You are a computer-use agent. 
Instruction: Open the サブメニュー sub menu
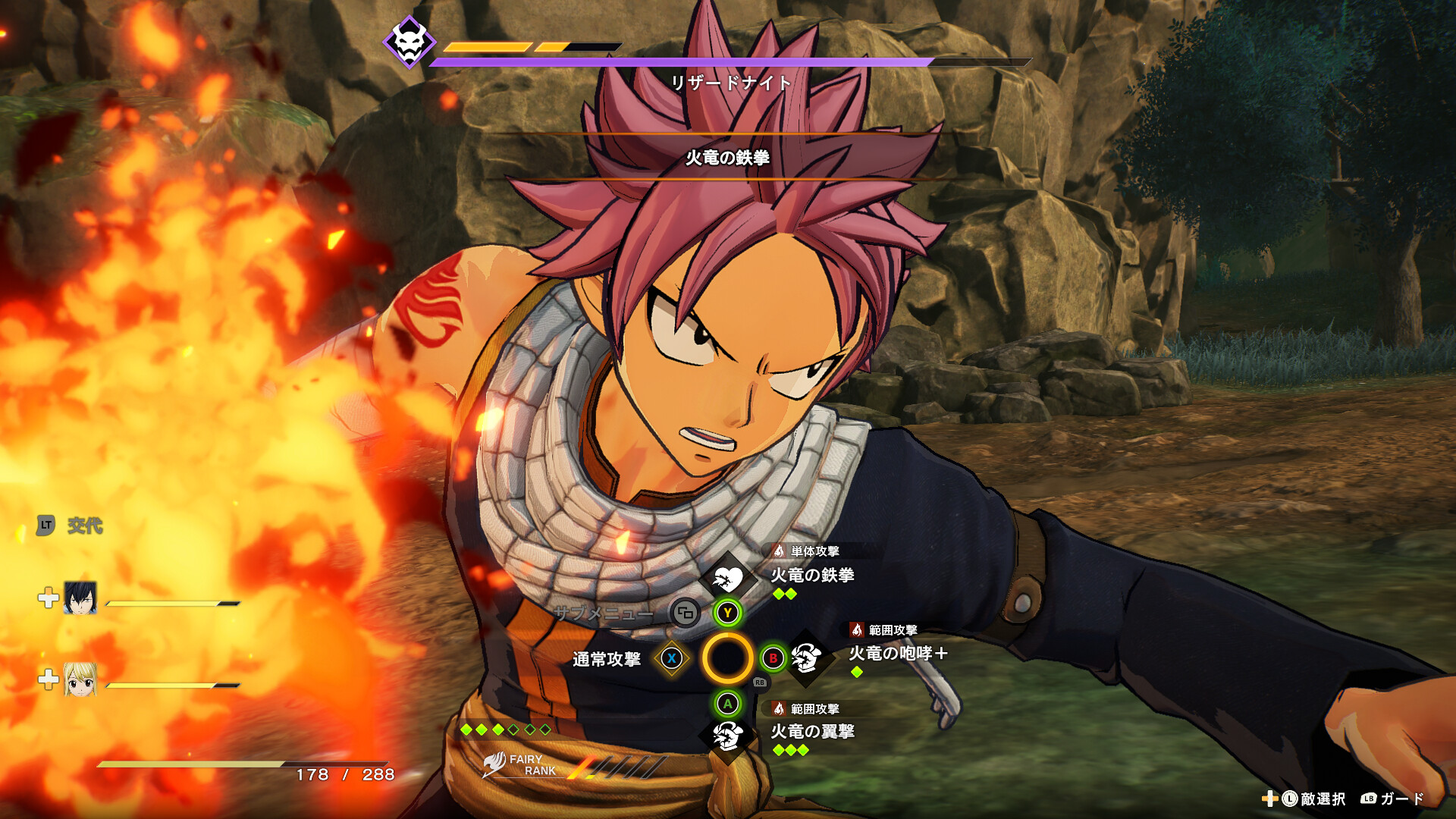[x=685, y=613]
